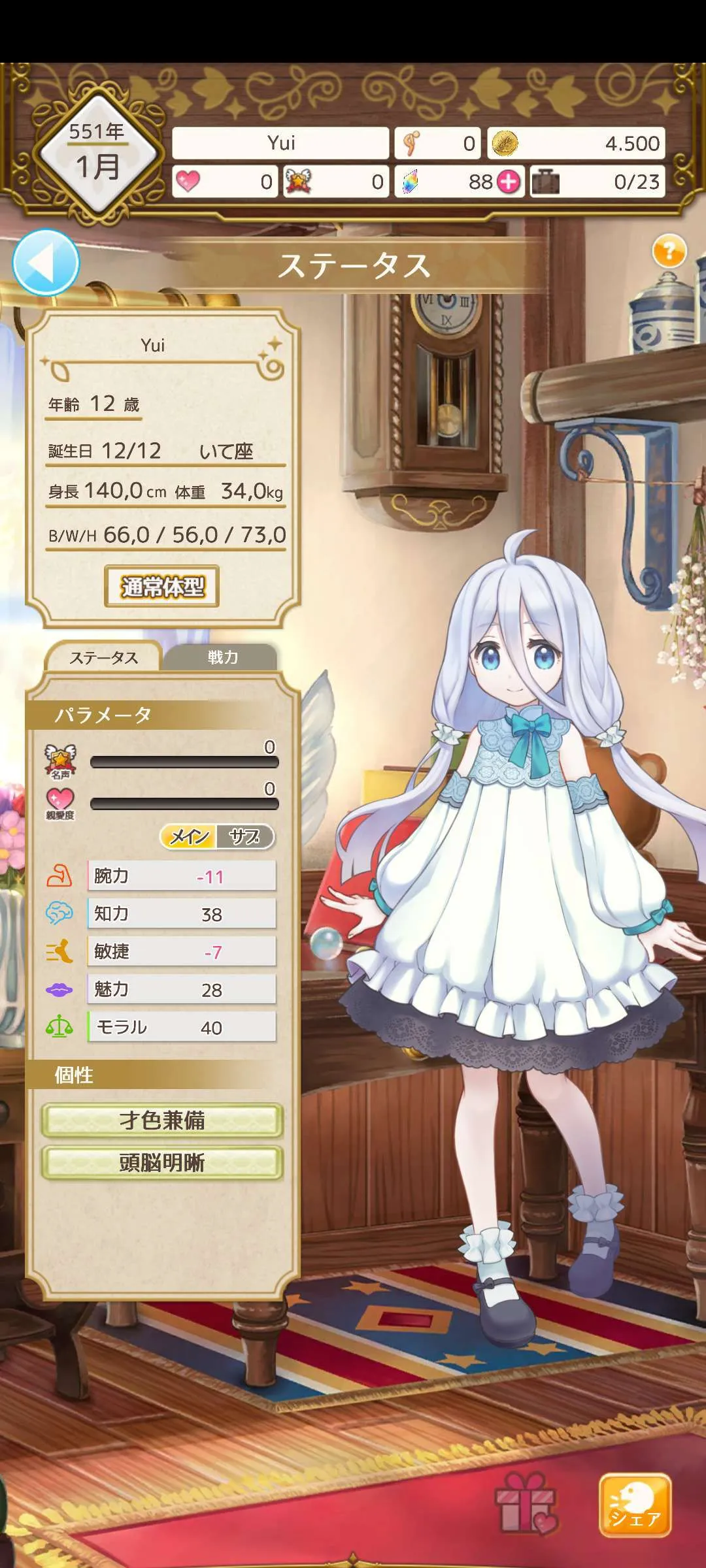Select the ステータス tab
The height and width of the screenshot is (1568, 706).
(x=104, y=658)
